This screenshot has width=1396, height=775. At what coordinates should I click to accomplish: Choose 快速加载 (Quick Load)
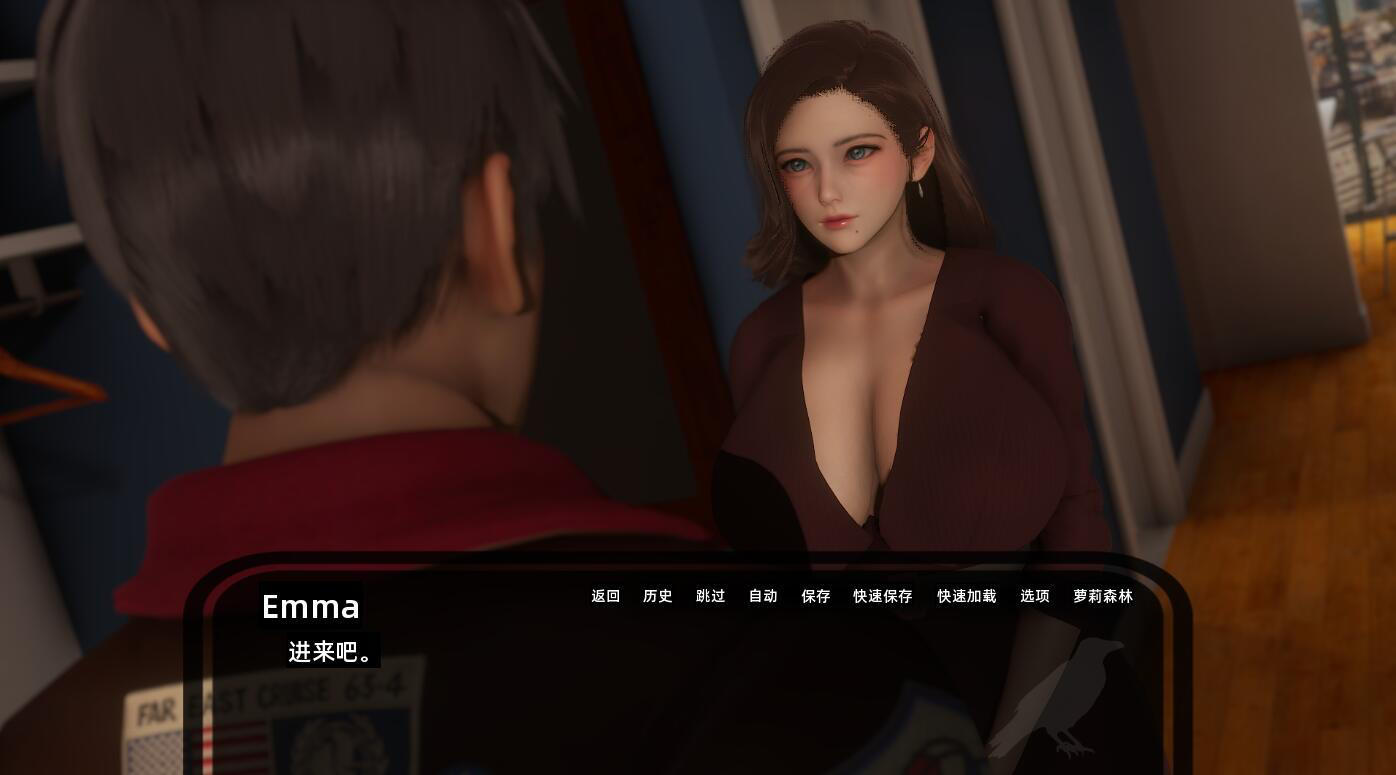tap(967, 596)
